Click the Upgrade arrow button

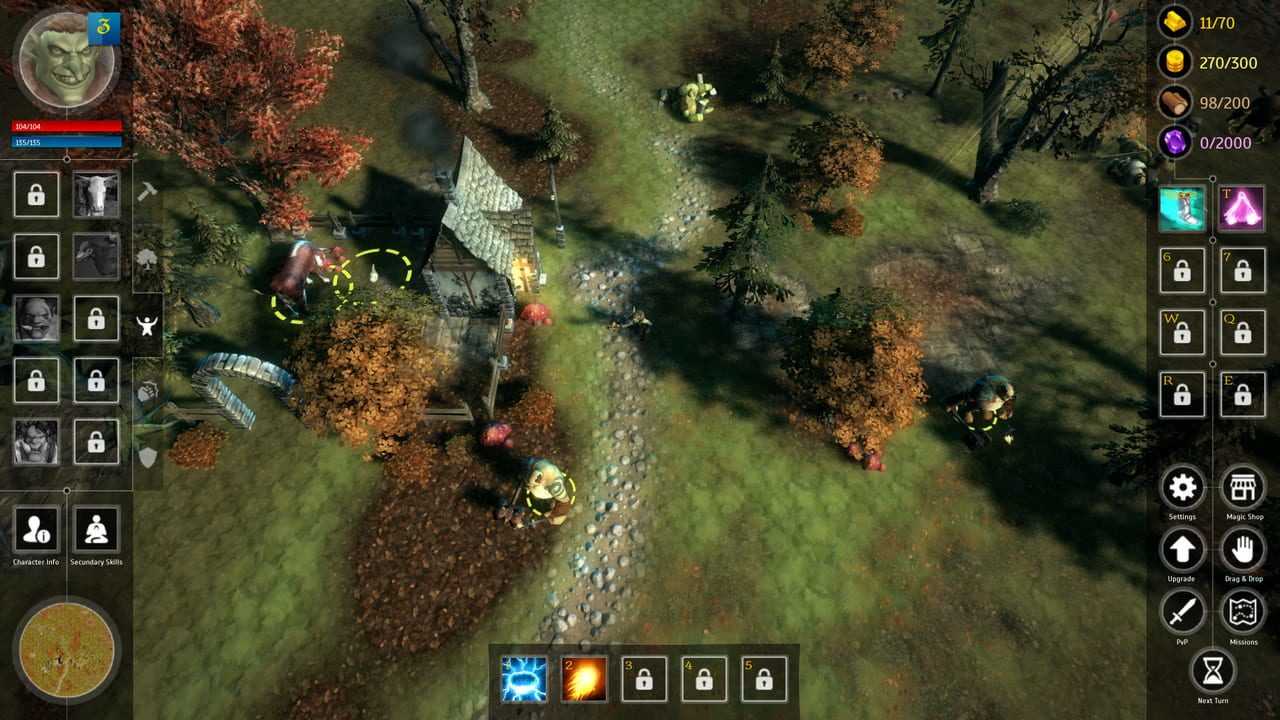click(1182, 549)
